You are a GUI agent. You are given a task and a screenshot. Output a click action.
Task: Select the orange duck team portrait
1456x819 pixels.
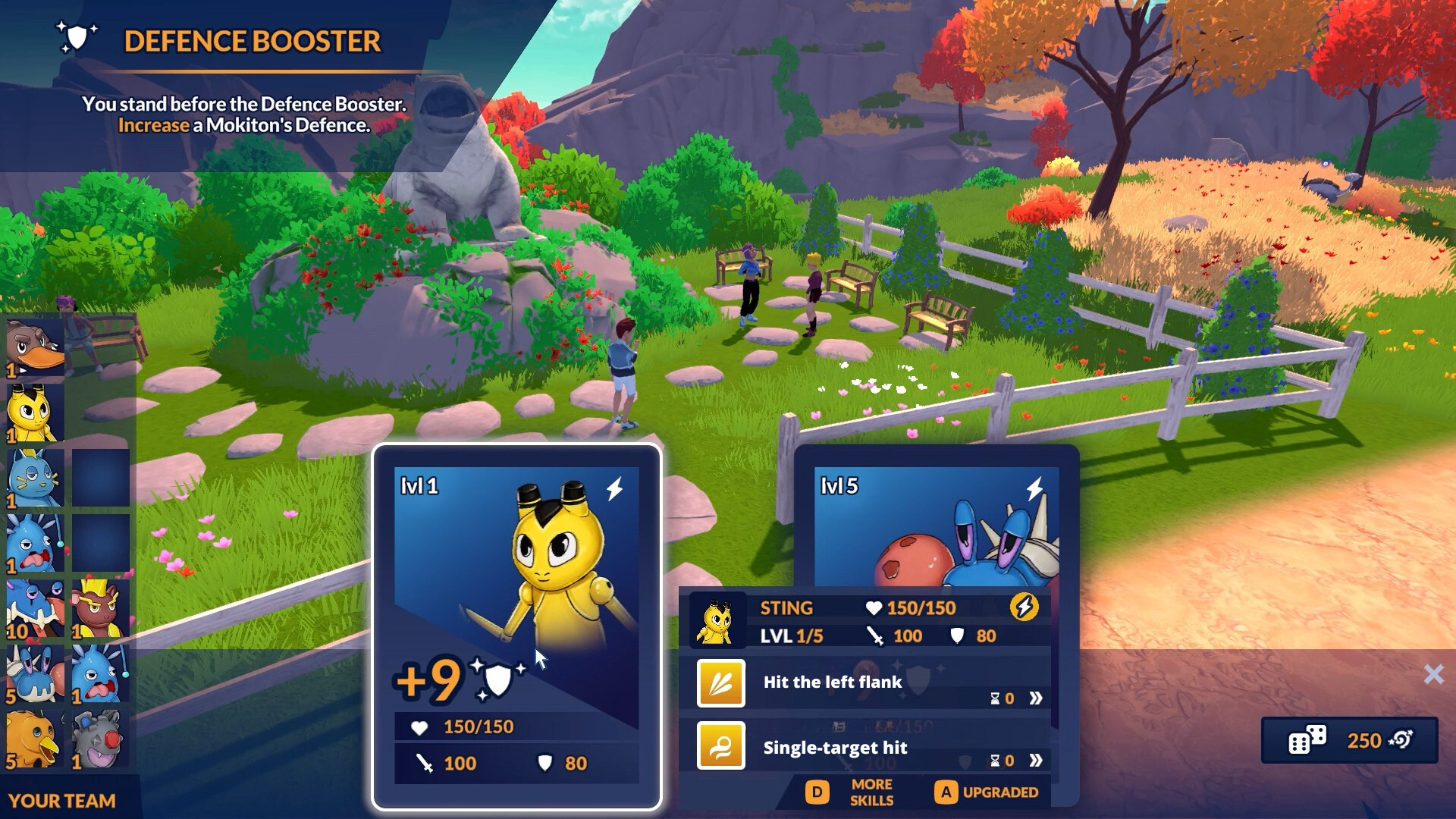(35, 739)
